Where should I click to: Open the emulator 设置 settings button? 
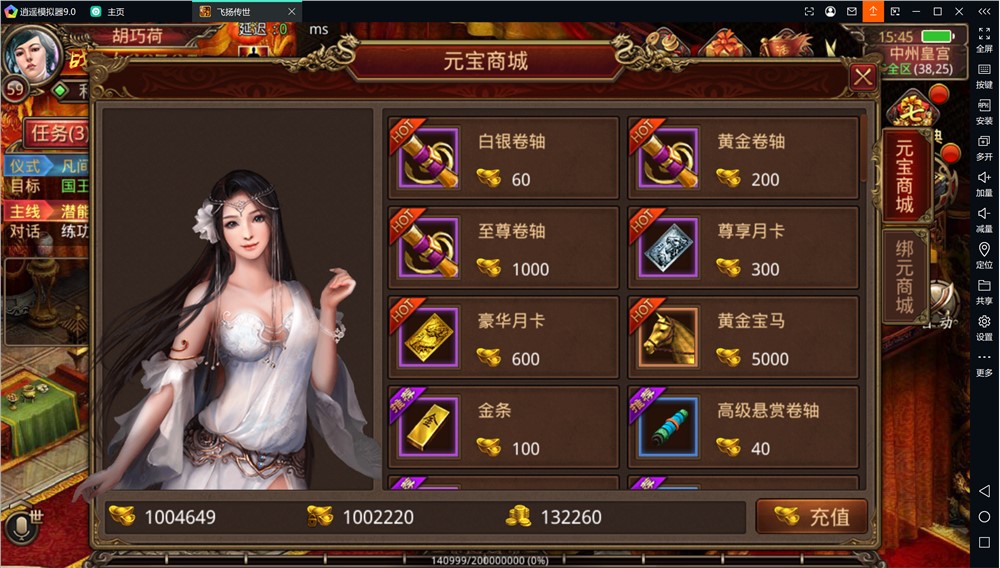point(984,327)
